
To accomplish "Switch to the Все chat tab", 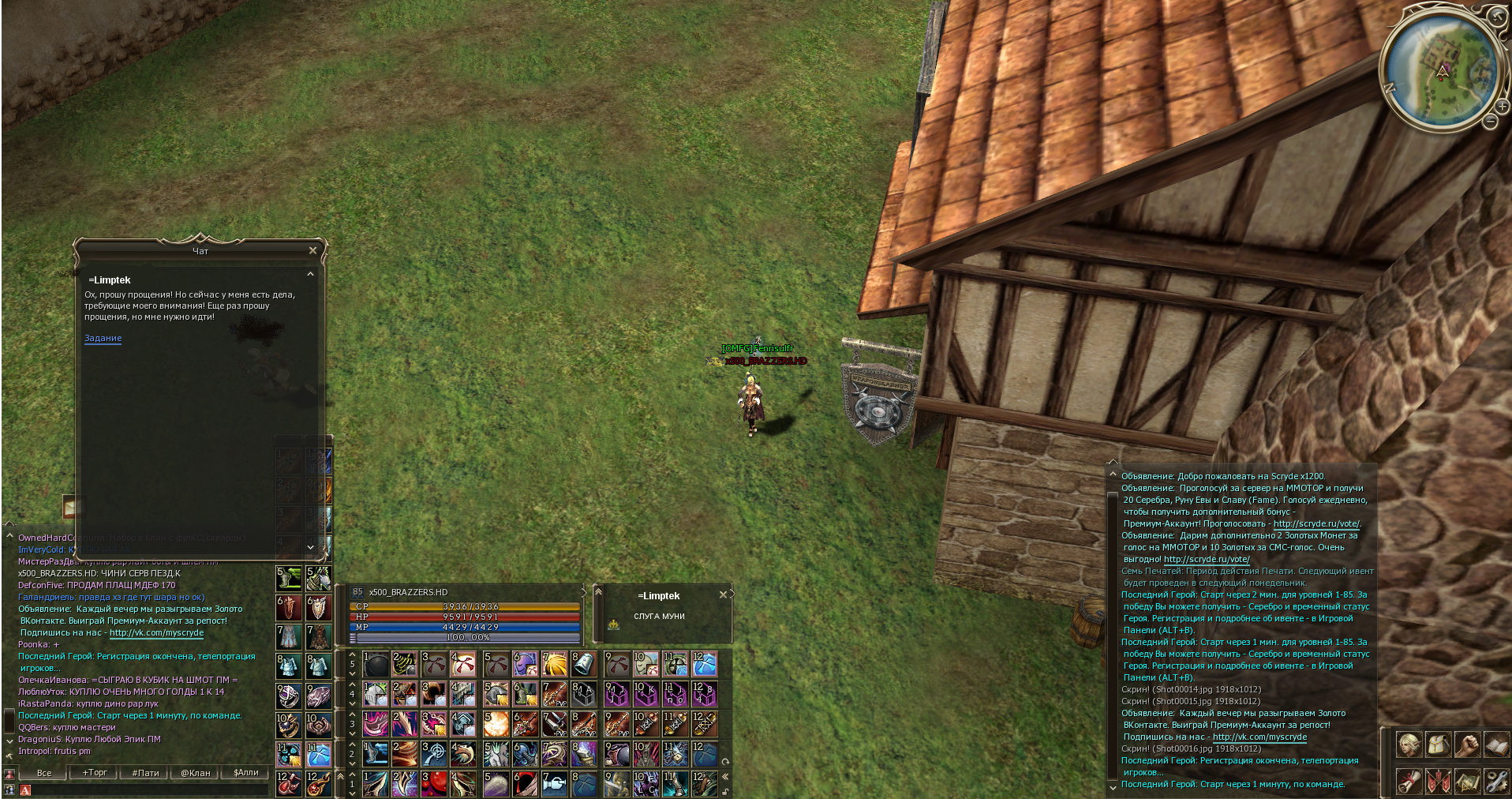I will [x=44, y=773].
